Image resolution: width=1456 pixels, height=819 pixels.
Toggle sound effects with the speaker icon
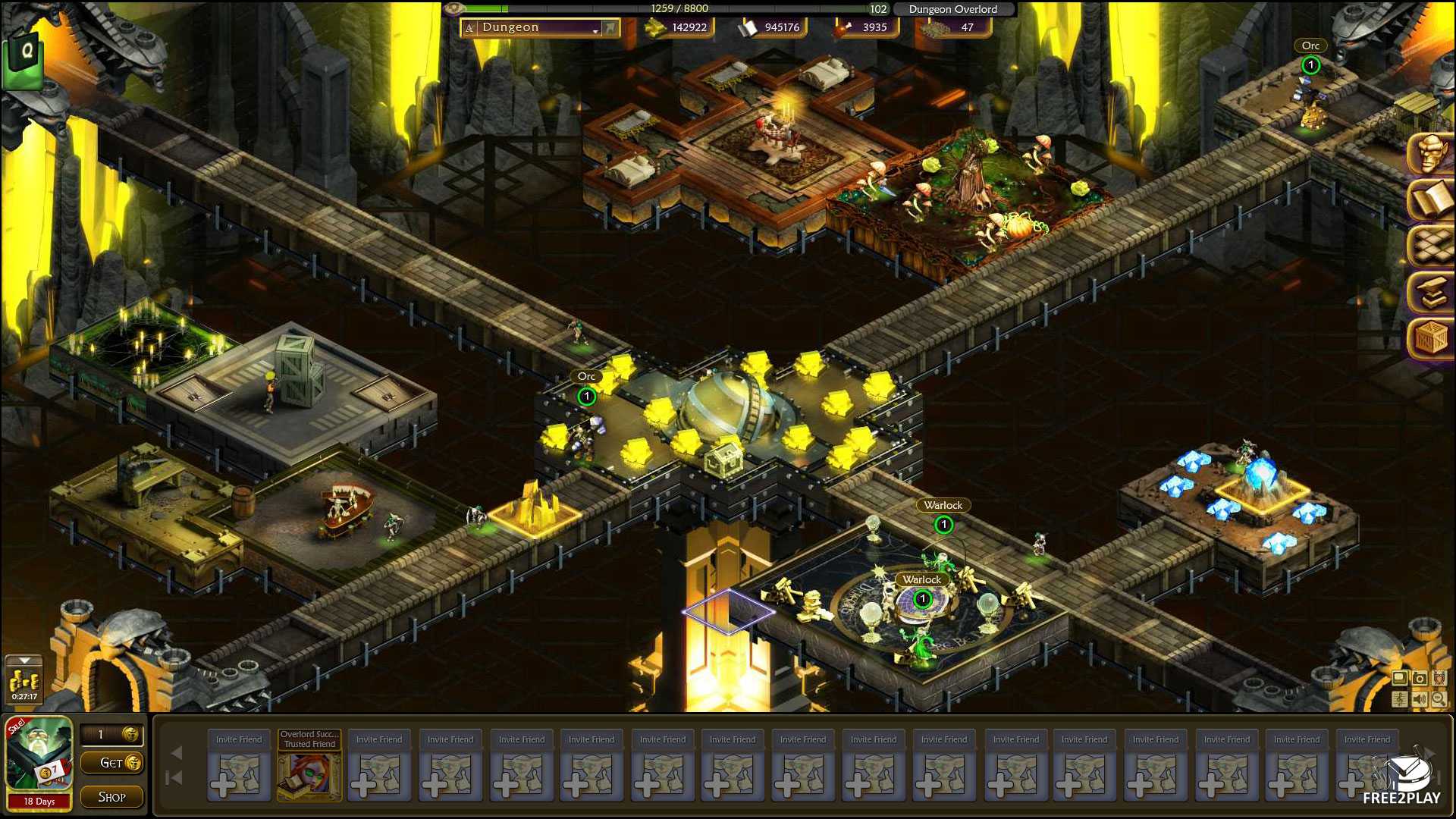click(1420, 699)
